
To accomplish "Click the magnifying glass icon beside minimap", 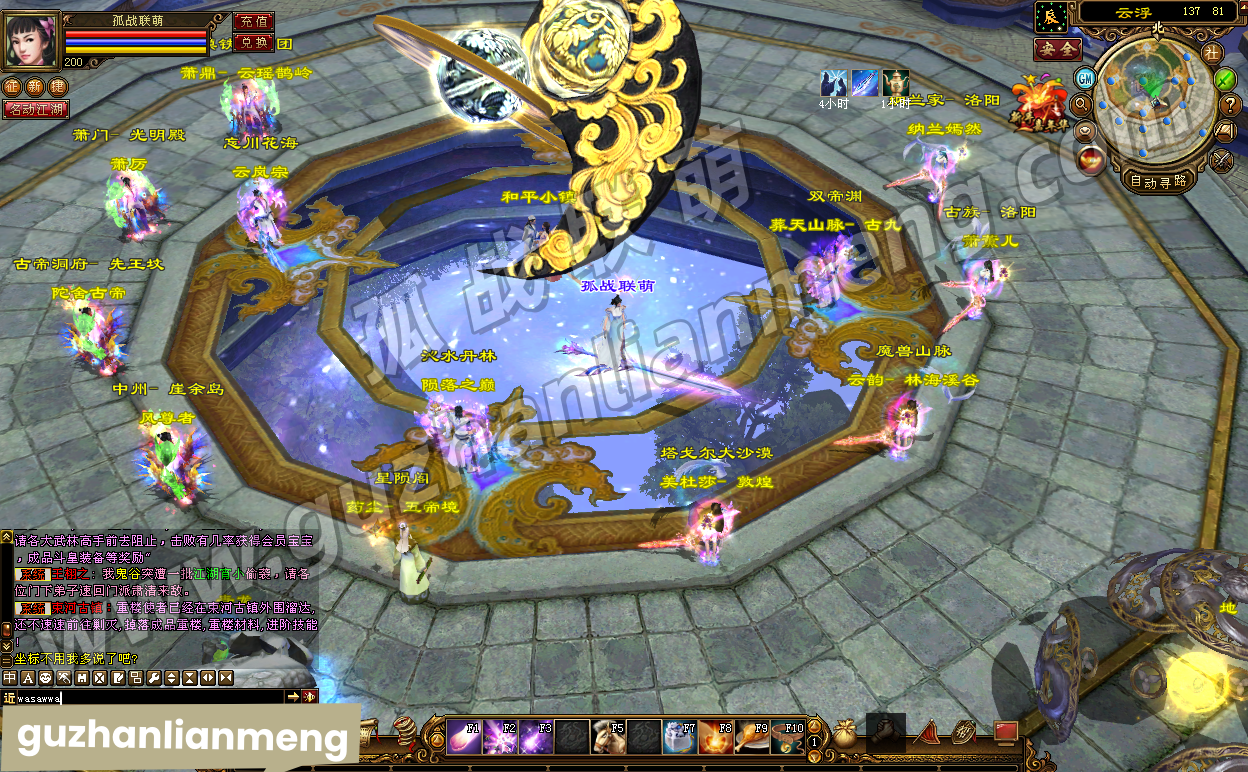I will (1081, 104).
